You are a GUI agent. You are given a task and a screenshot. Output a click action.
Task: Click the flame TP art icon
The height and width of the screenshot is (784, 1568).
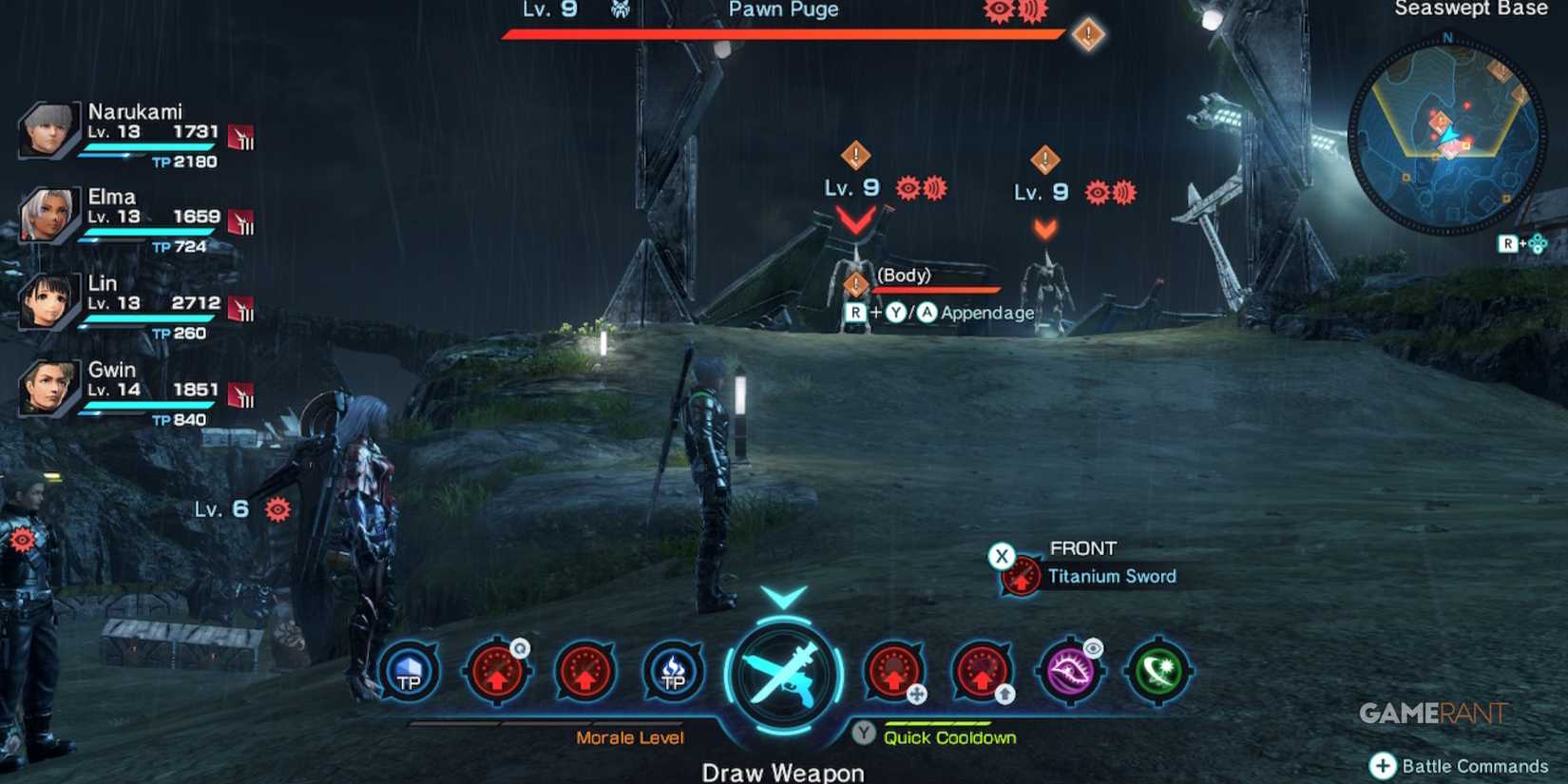pos(673,672)
